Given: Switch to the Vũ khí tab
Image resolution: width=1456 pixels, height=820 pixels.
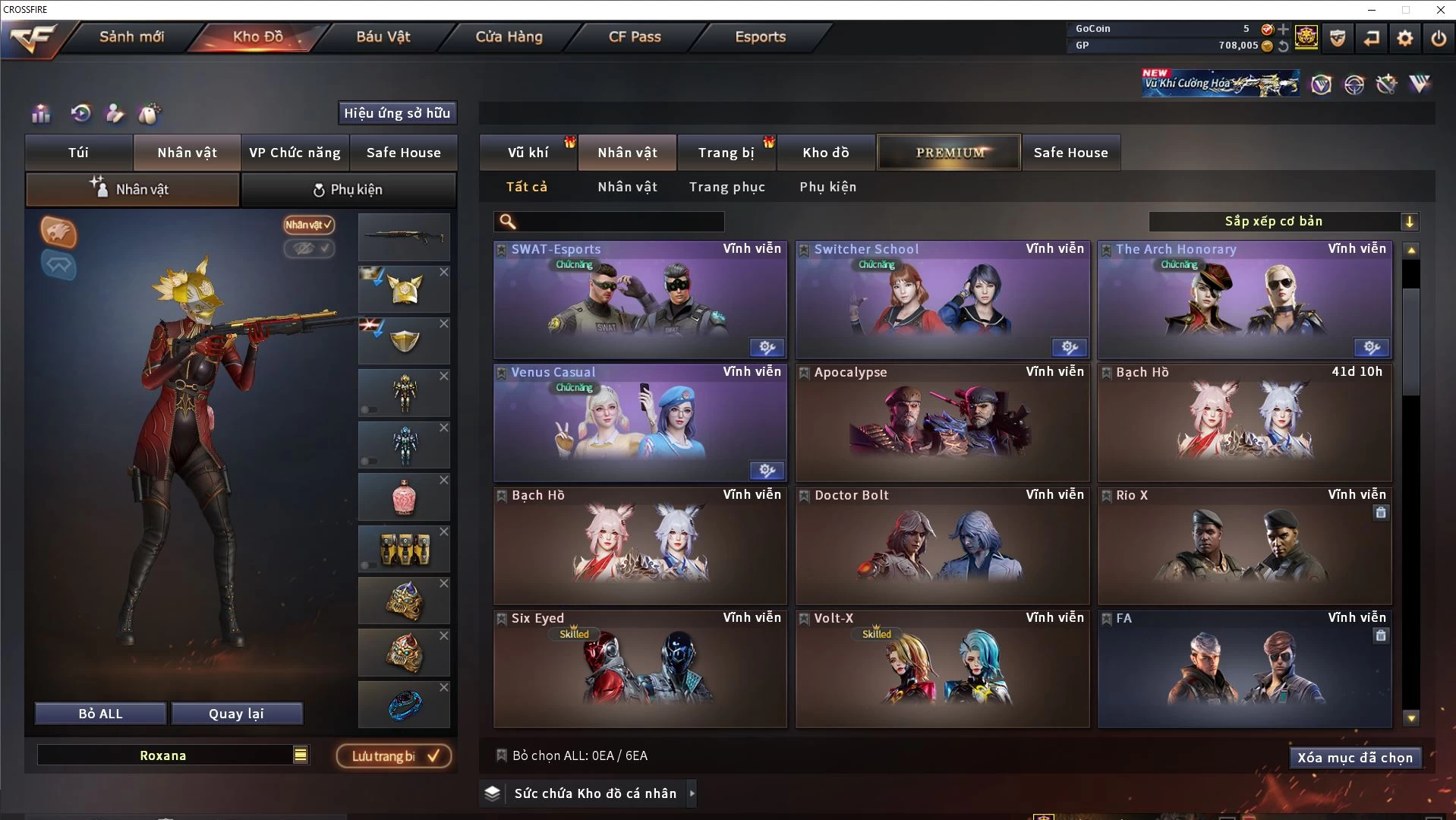Looking at the screenshot, I should click(528, 153).
